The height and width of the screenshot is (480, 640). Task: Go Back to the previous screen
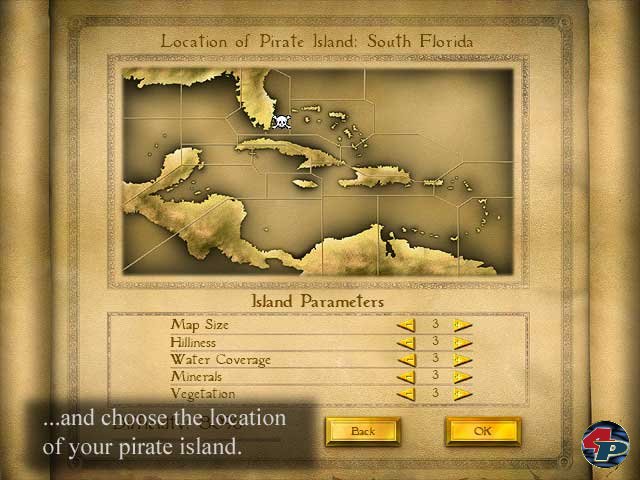click(362, 431)
